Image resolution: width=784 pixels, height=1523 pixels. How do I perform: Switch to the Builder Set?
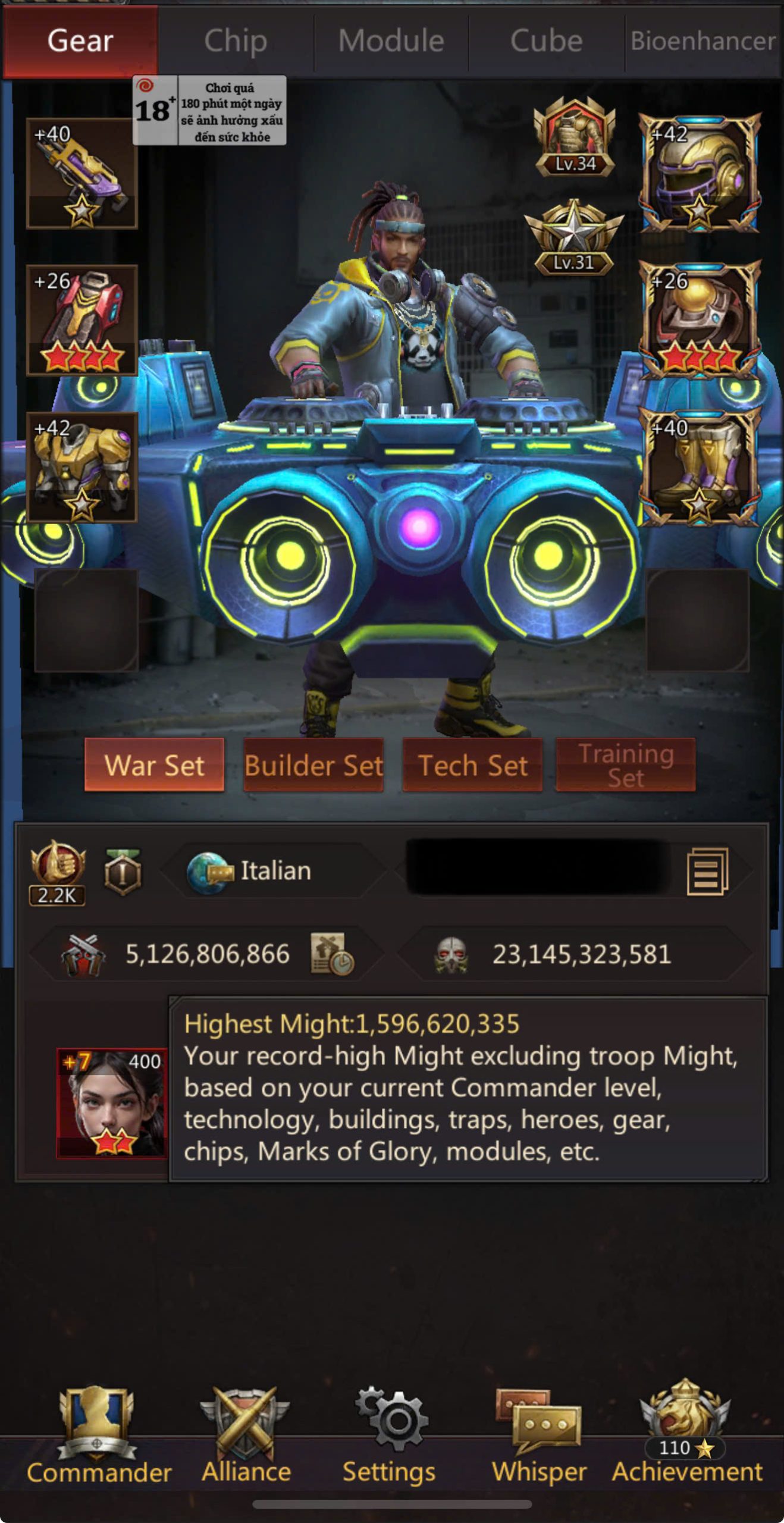313,765
